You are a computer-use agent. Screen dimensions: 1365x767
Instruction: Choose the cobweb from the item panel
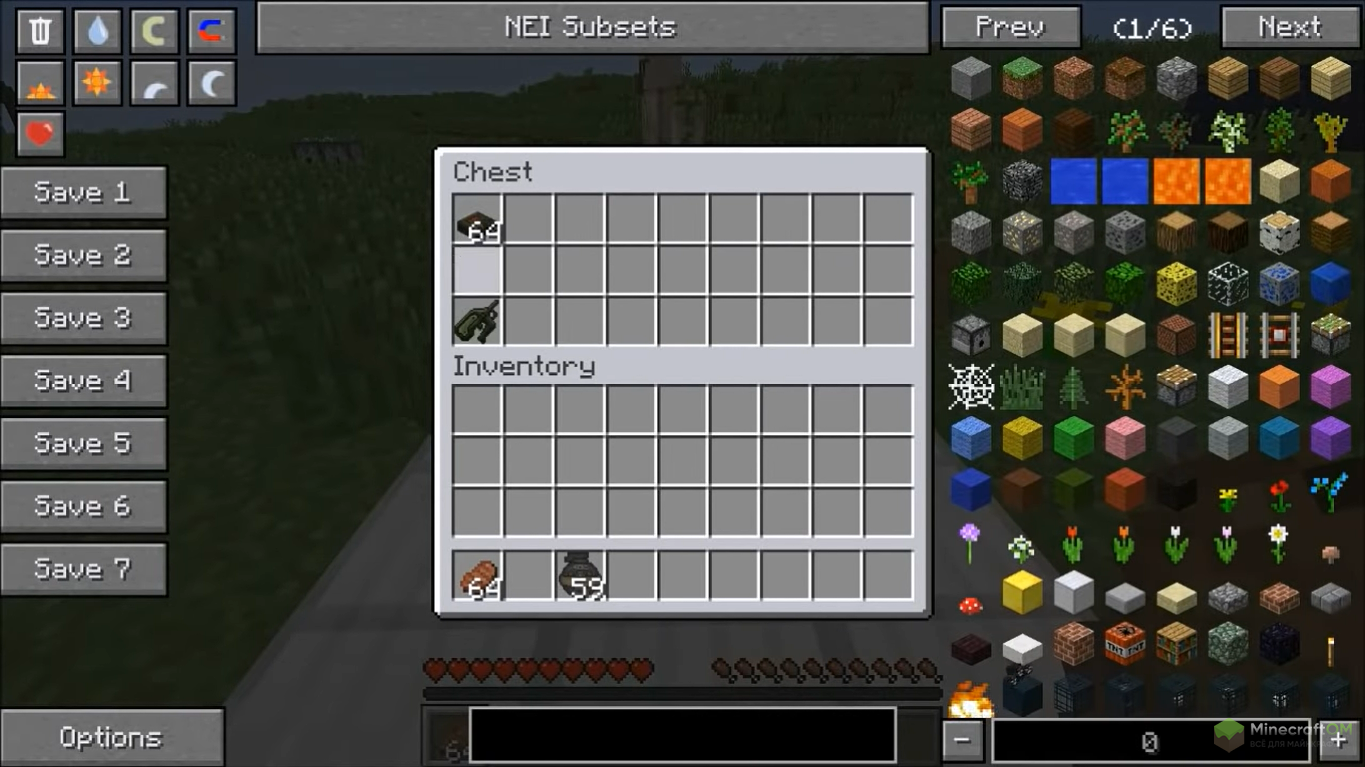tap(971, 387)
